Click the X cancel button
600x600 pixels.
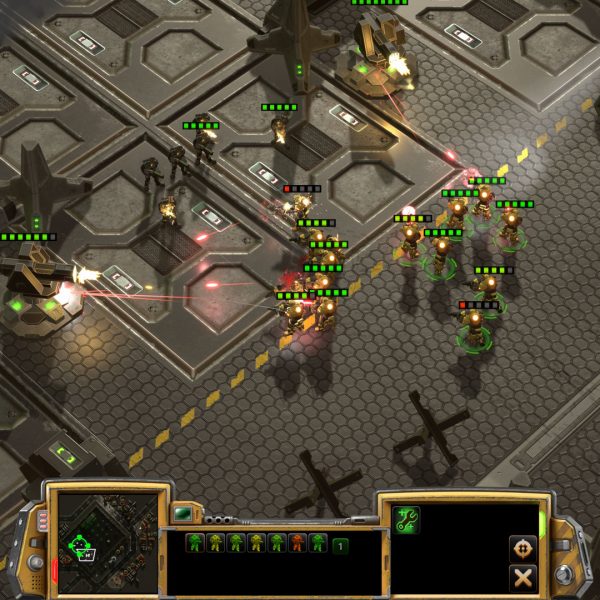pos(522,577)
